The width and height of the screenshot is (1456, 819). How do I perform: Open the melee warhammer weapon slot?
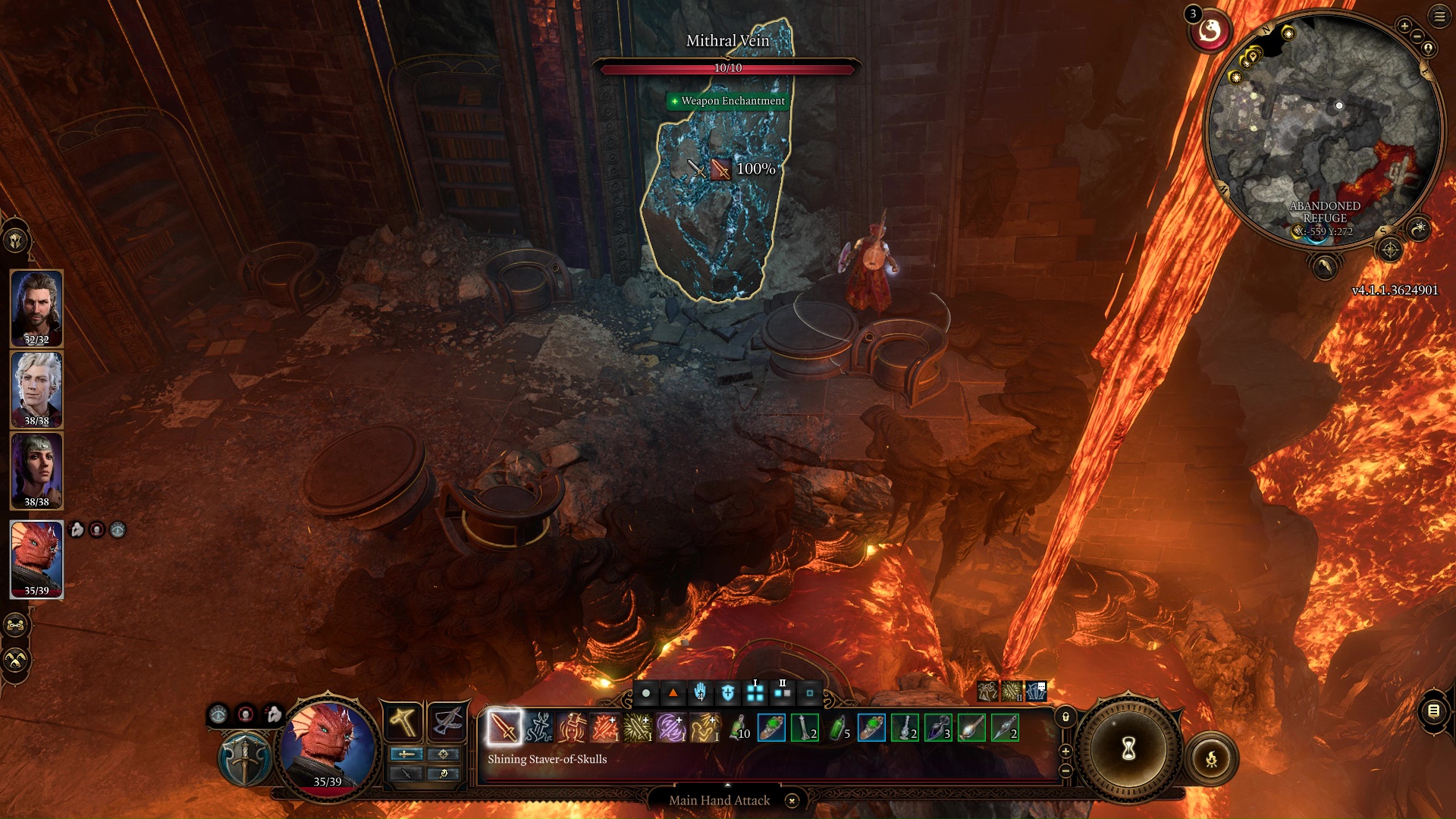tap(404, 721)
